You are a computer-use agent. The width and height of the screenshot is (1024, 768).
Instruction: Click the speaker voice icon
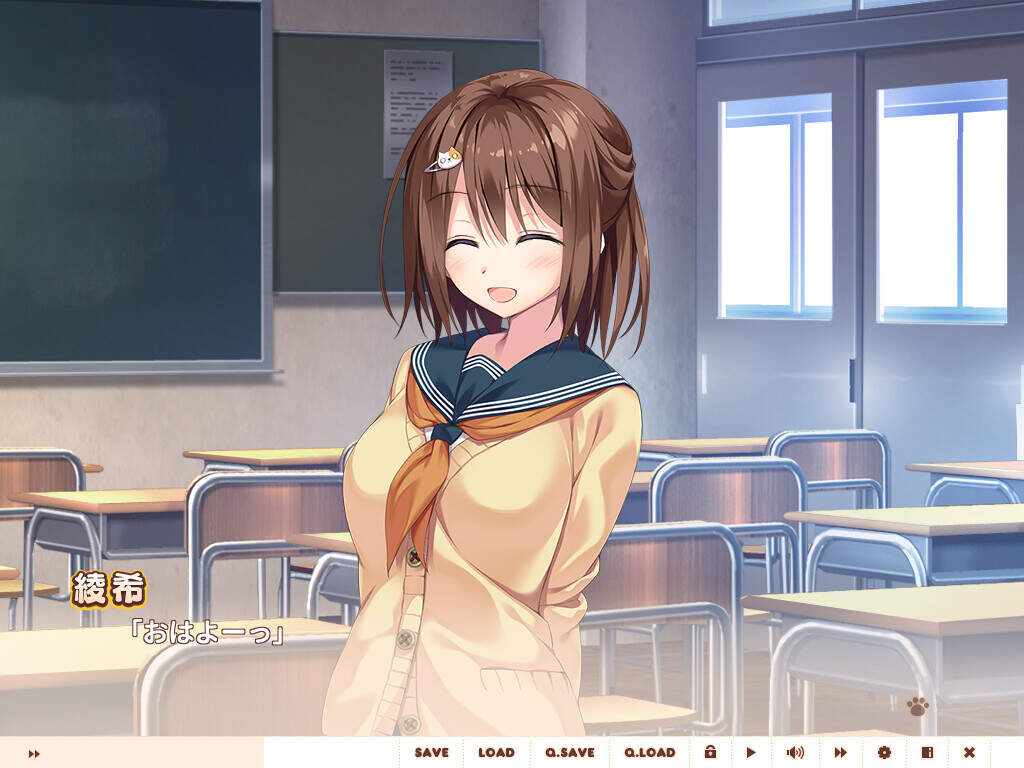795,753
